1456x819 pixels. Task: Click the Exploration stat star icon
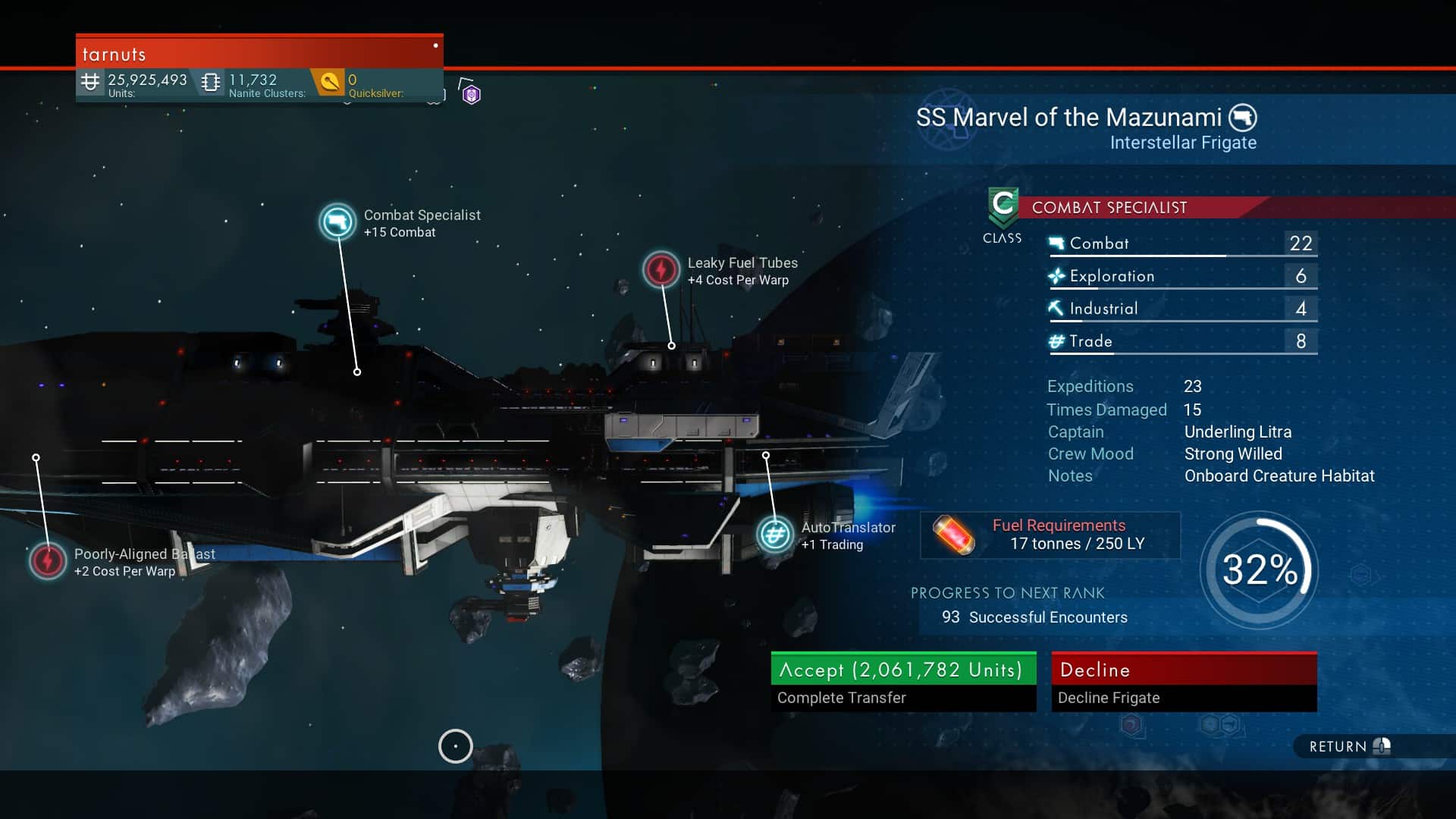point(1056,275)
